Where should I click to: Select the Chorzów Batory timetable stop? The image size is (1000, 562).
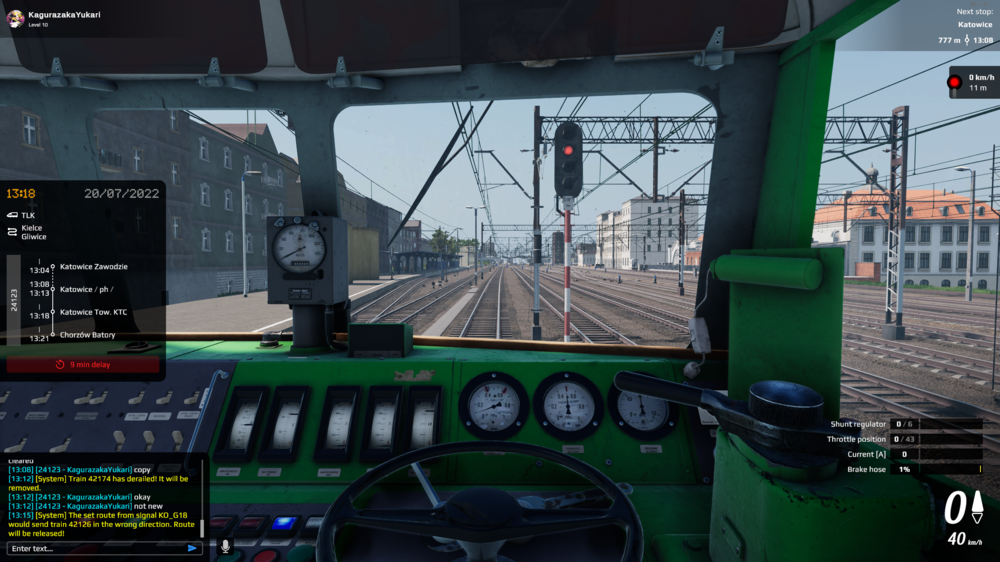(x=87, y=335)
